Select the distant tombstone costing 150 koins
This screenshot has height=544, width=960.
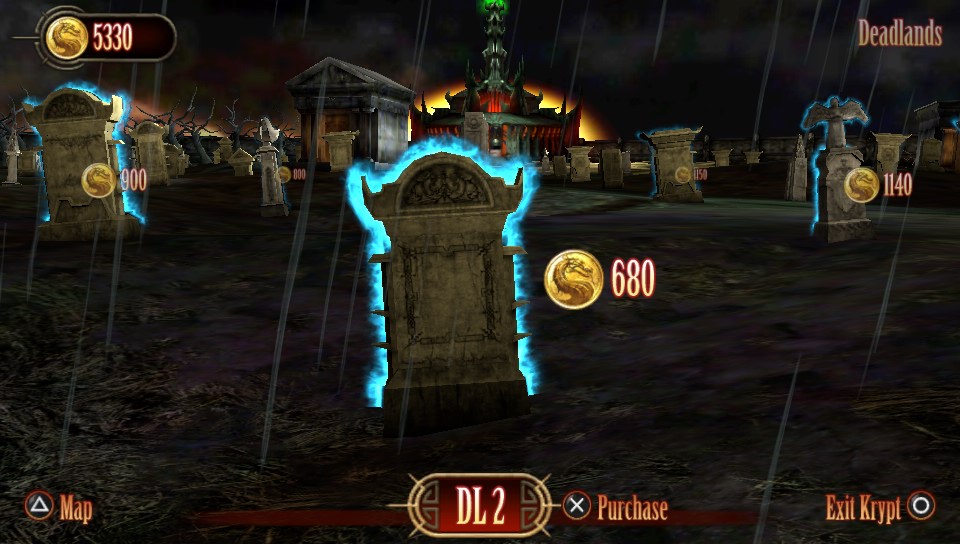(x=674, y=165)
